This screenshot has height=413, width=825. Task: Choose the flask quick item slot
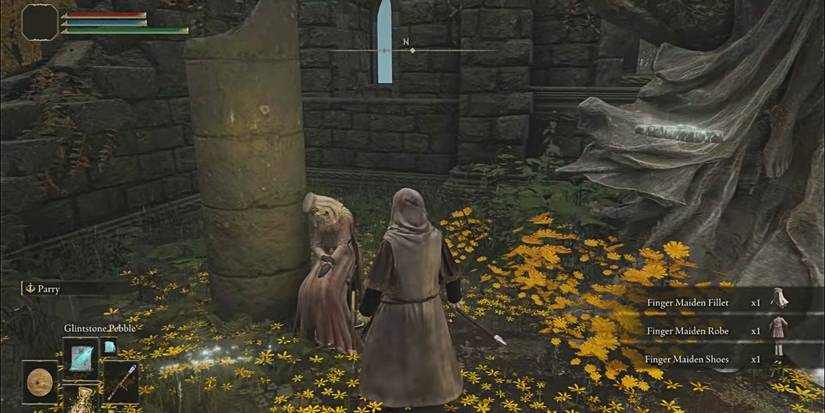tap(80, 402)
